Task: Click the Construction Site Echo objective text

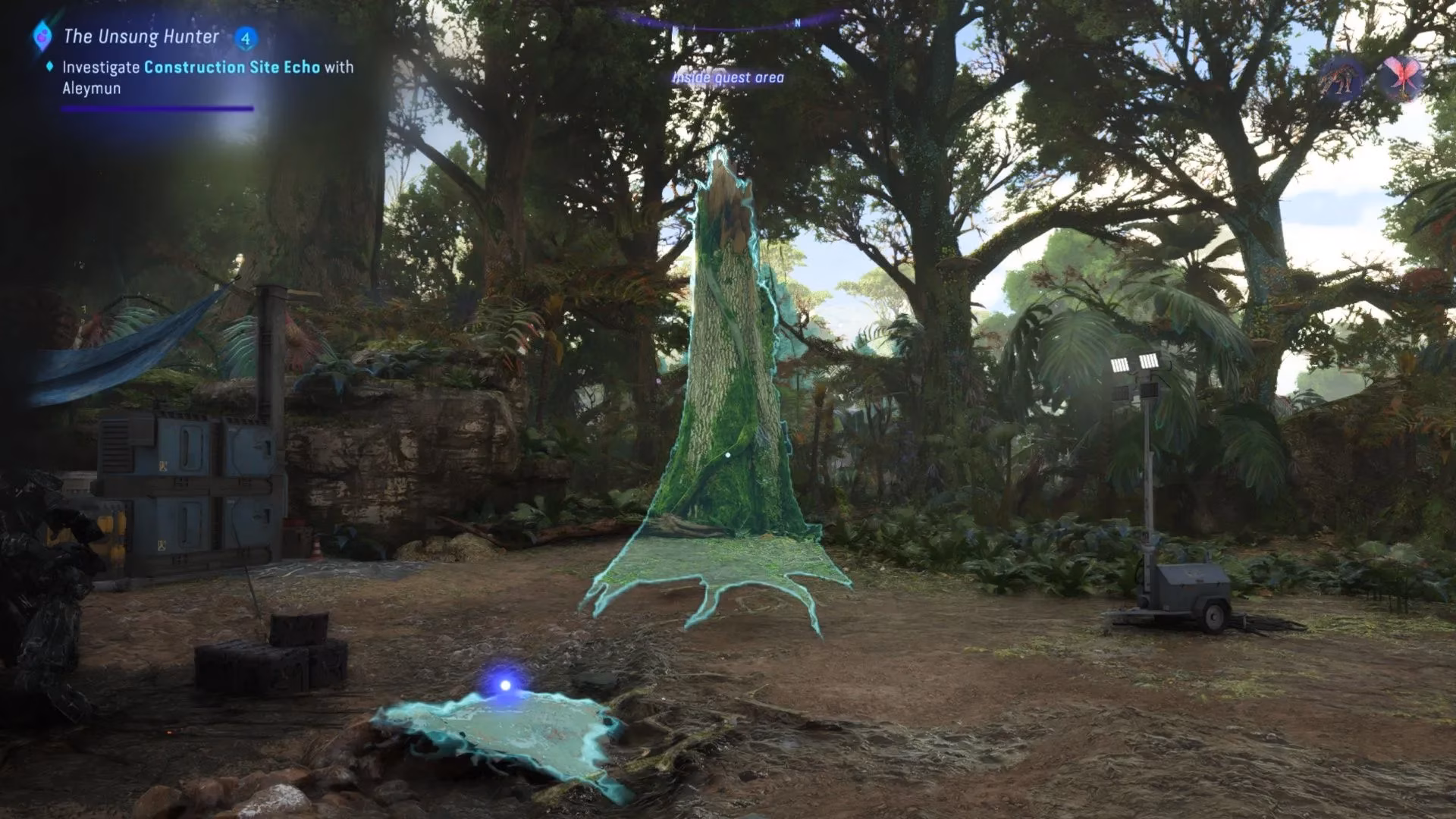Action: [231, 67]
